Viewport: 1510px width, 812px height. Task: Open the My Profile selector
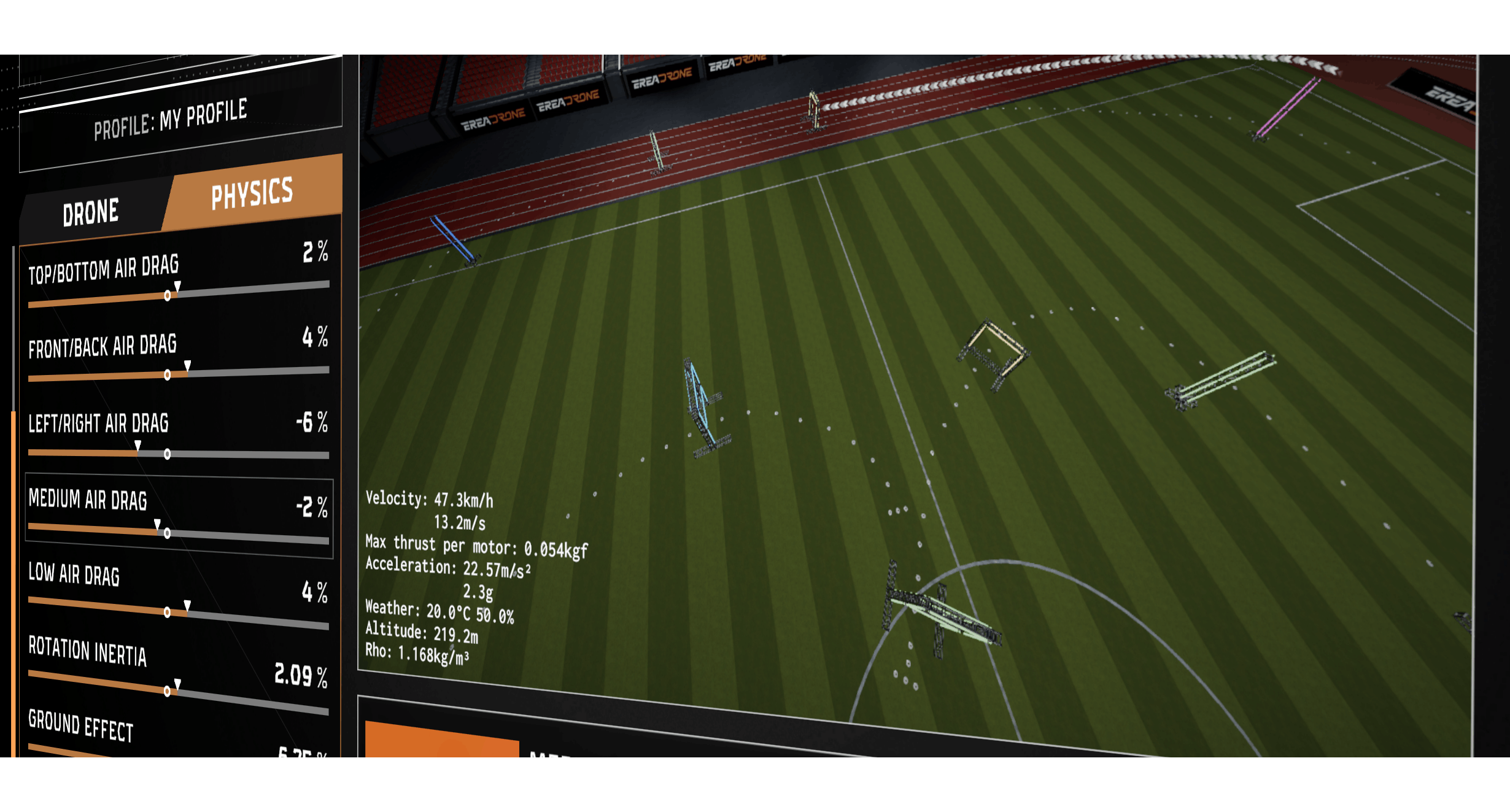point(172,118)
